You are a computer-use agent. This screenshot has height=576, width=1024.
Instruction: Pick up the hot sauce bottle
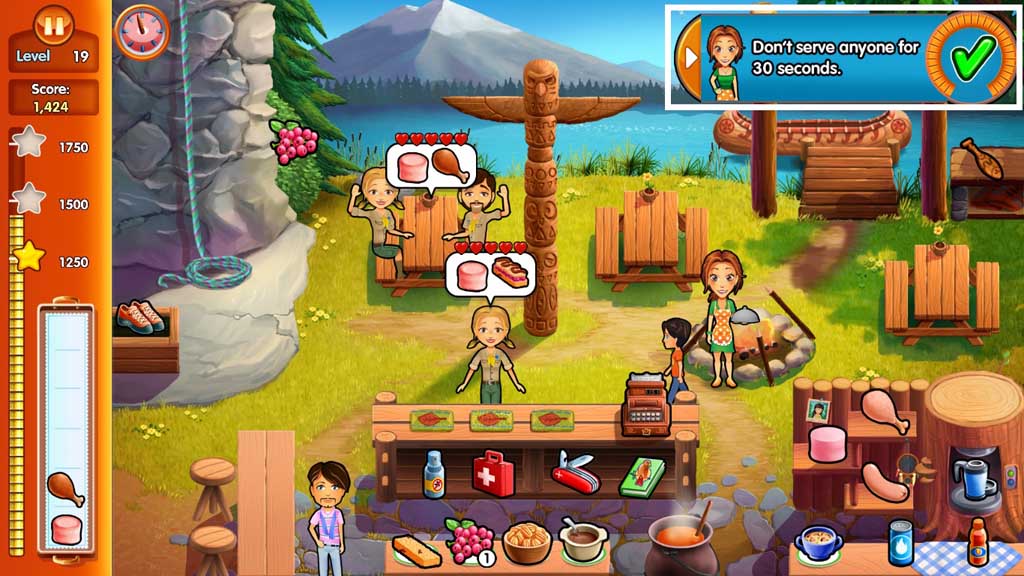(x=977, y=543)
